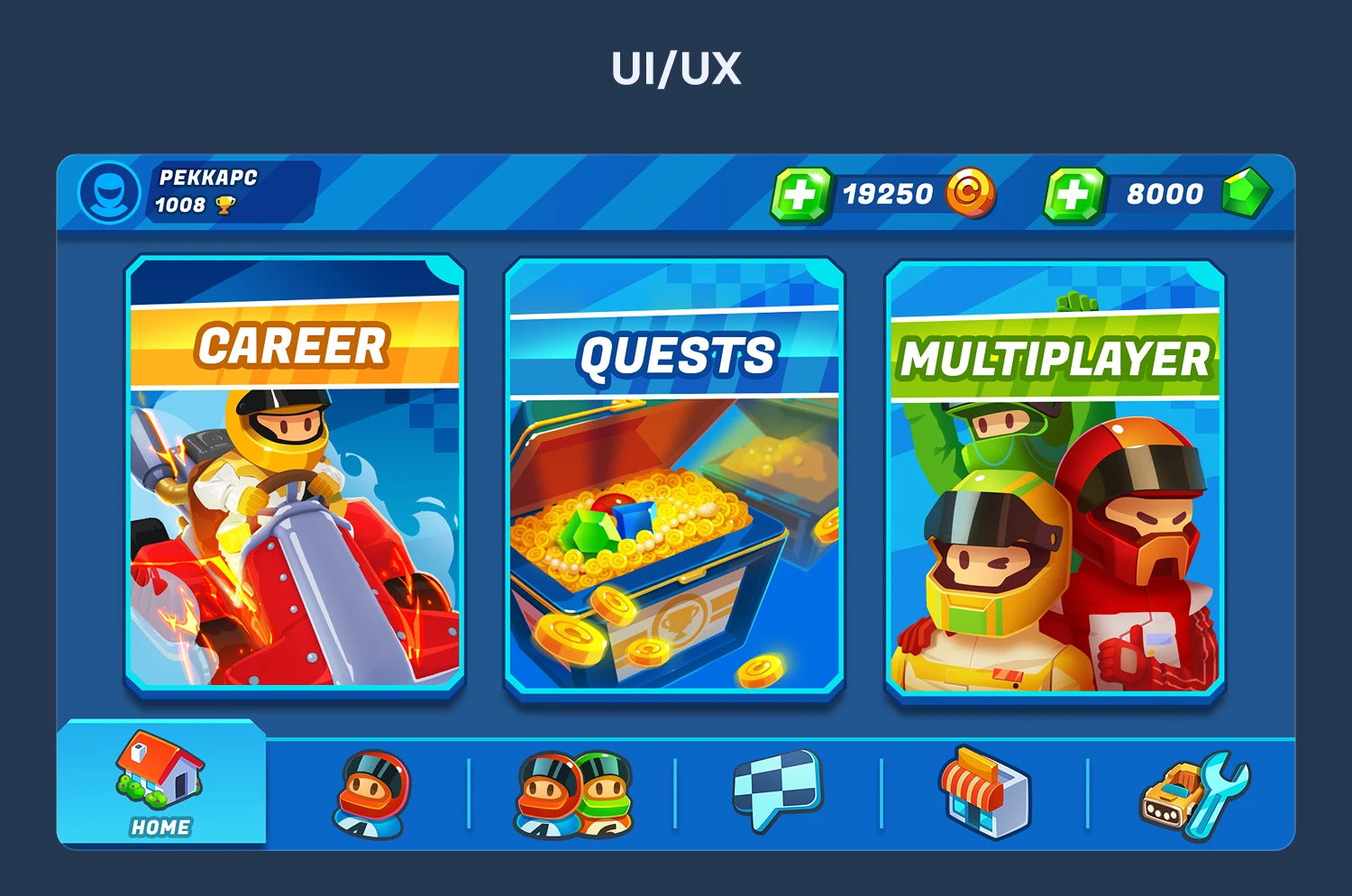Open the QUESTS mode card
The width and height of the screenshot is (1352, 896).
674,476
